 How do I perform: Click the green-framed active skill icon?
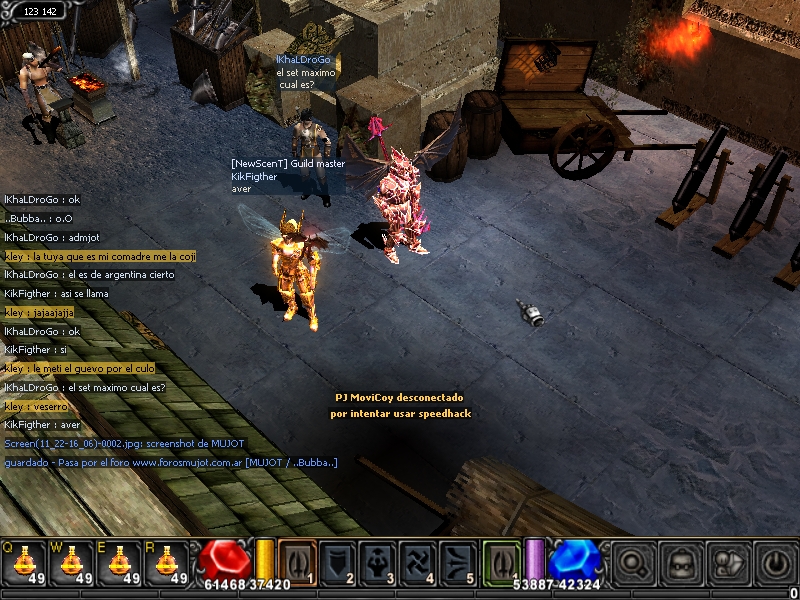point(503,561)
